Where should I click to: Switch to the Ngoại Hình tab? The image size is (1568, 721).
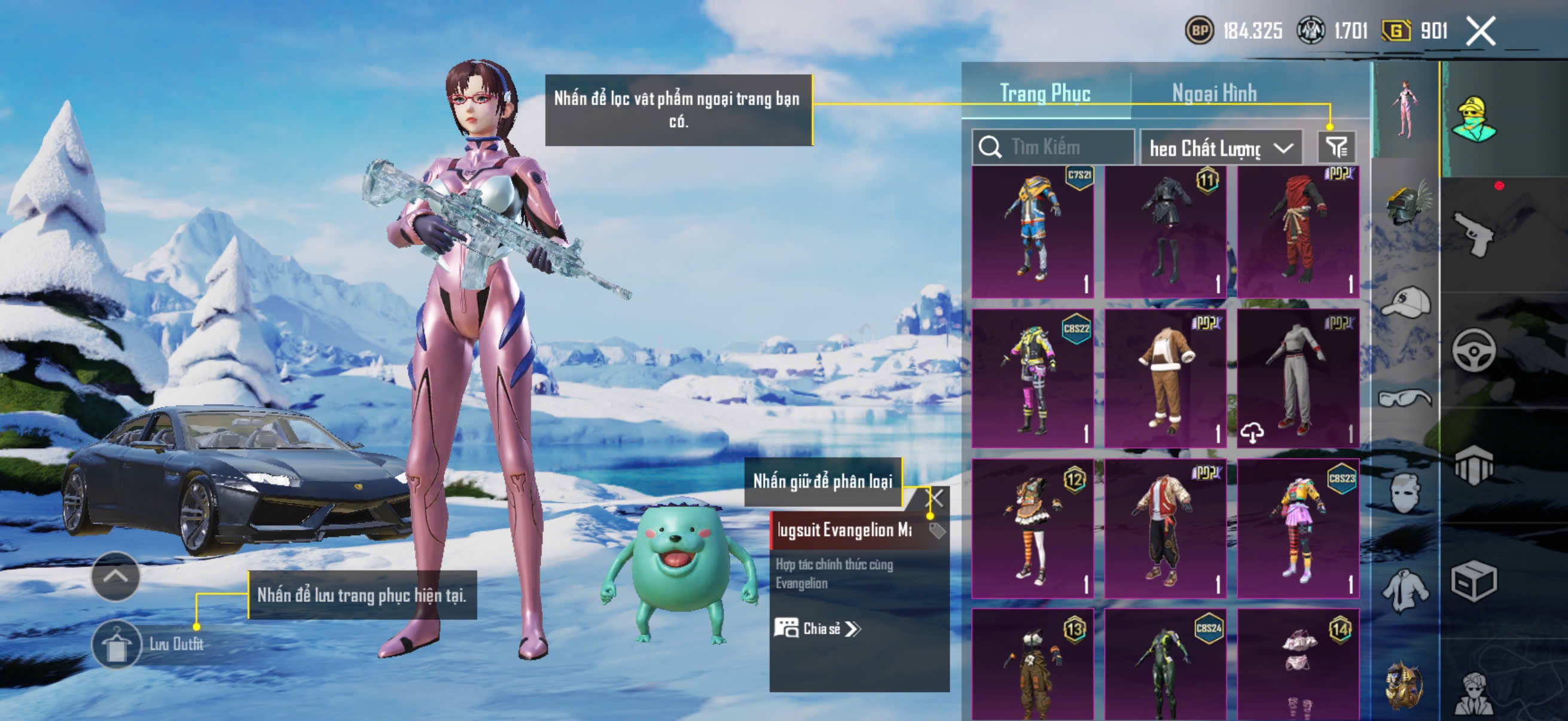[x=1214, y=94]
